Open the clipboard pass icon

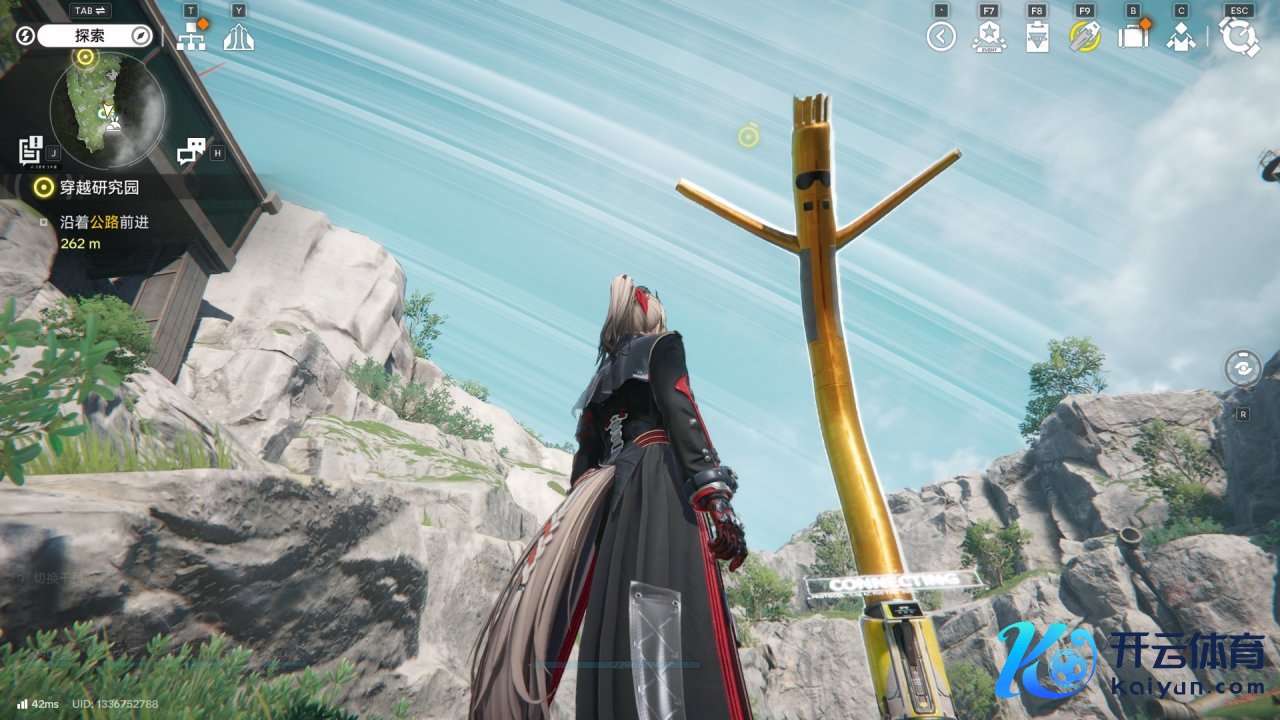(x=1037, y=37)
